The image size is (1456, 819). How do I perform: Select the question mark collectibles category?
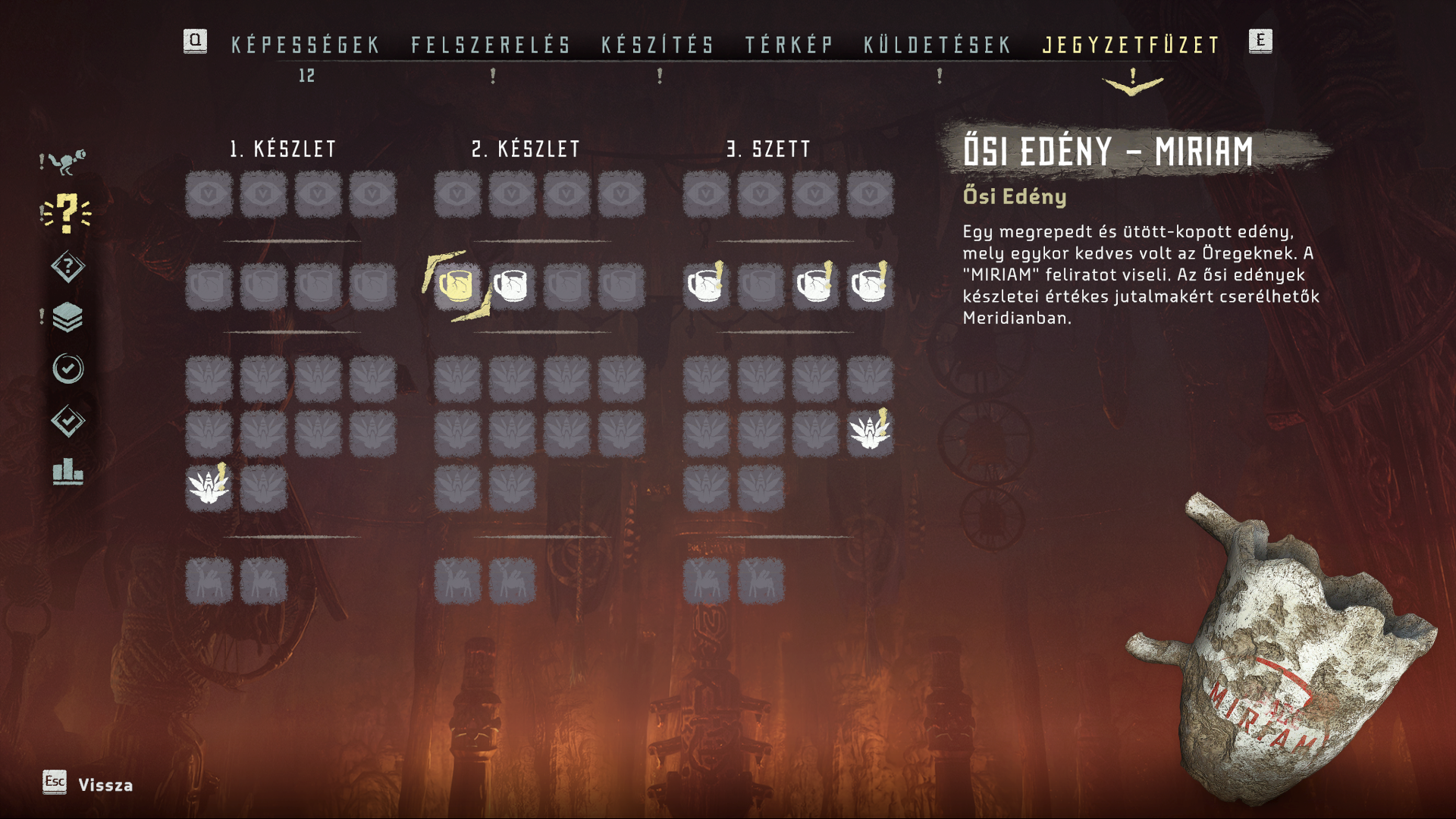coord(67,213)
